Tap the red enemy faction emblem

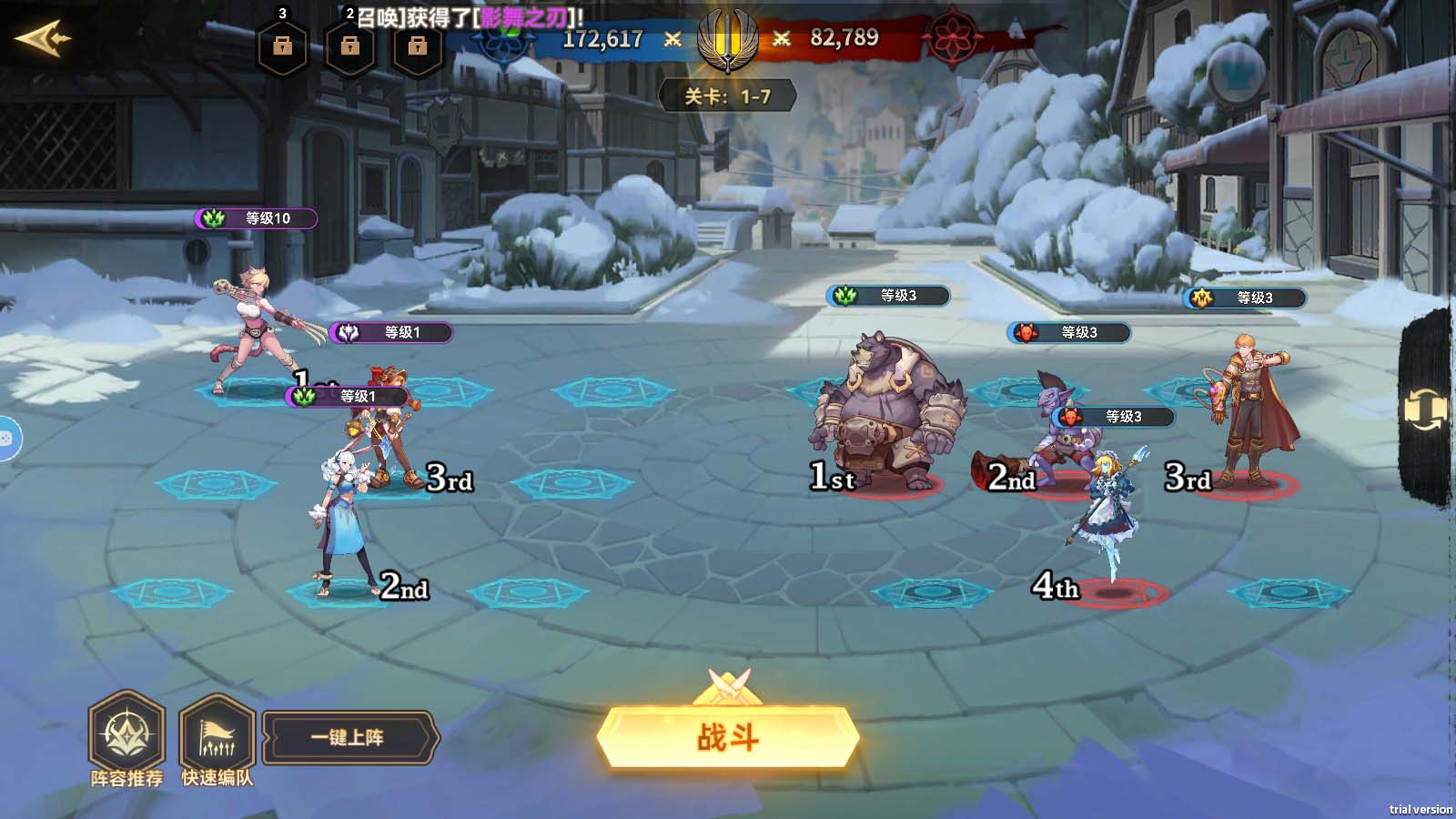point(951,38)
